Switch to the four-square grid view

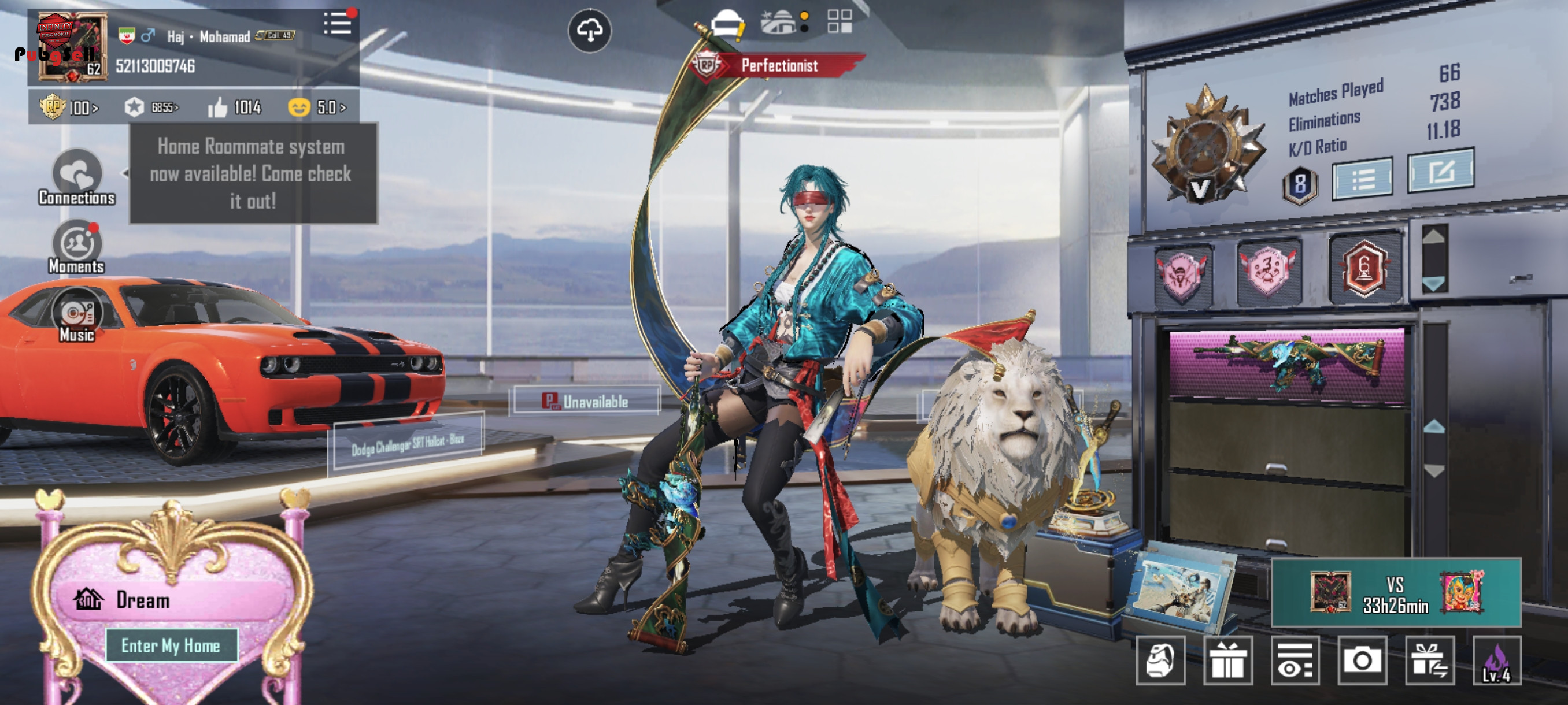click(840, 21)
